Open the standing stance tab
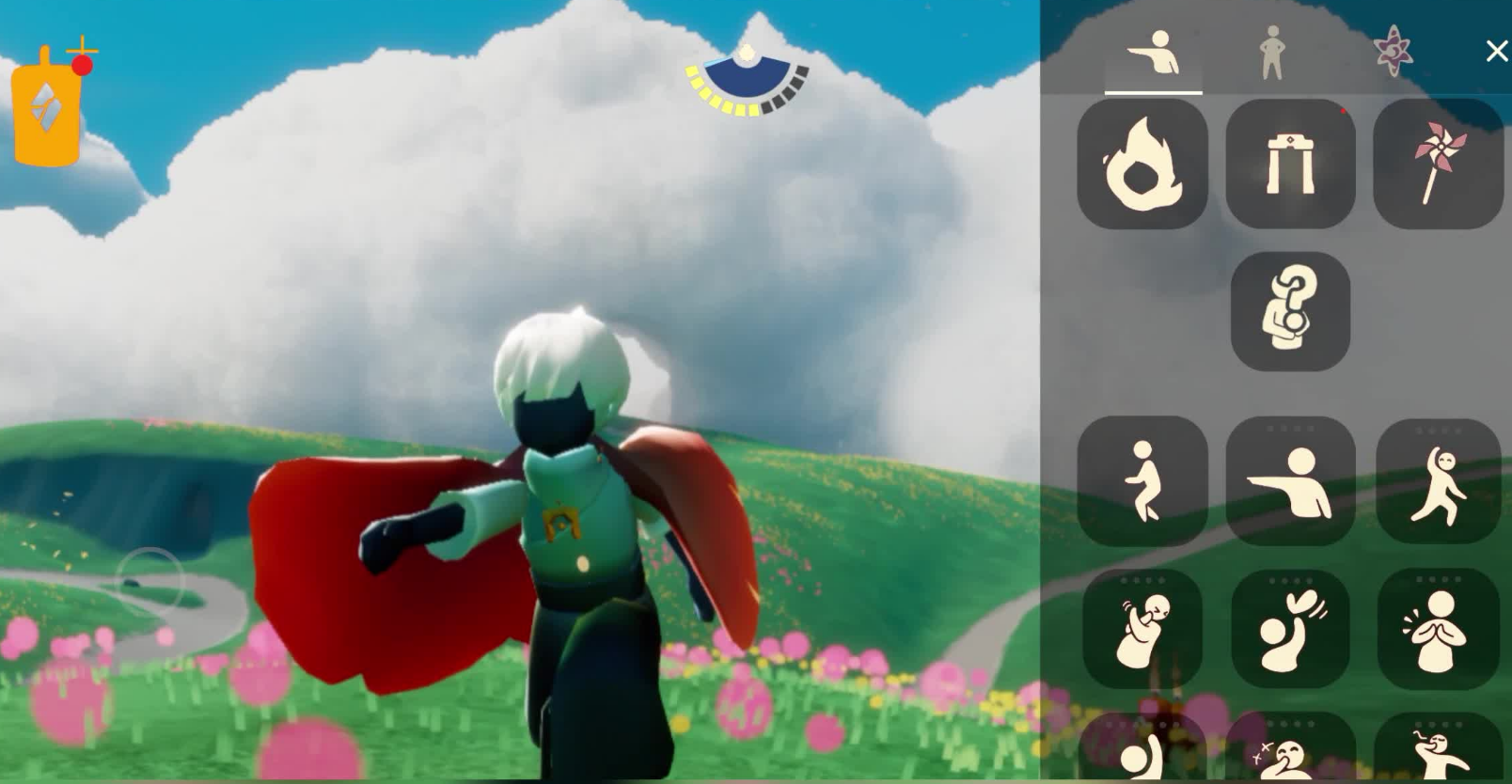The image size is (1512, 784). (x=1271, y=53)
